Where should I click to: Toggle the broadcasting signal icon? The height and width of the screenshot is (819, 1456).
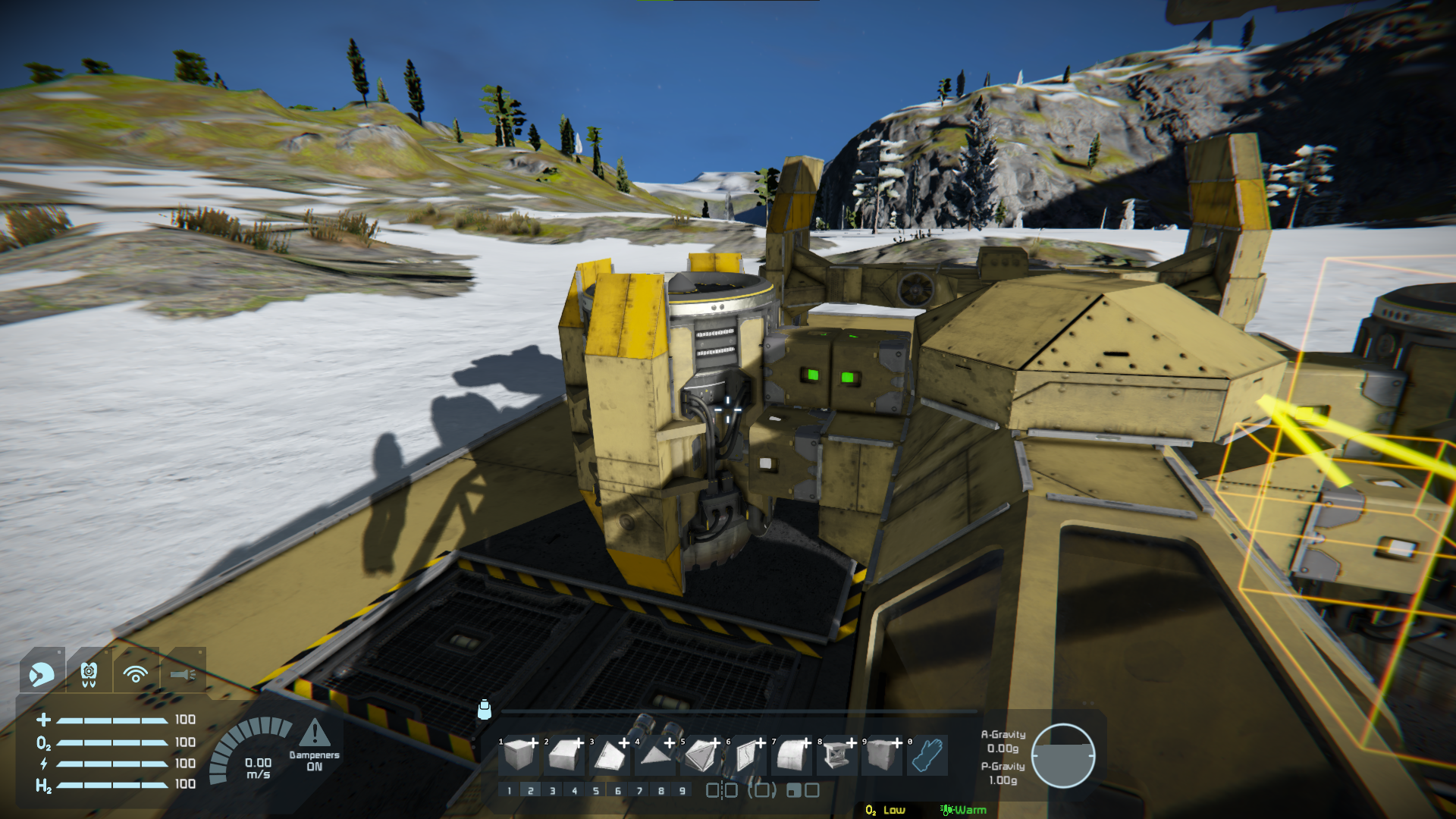tap(136, 673)
